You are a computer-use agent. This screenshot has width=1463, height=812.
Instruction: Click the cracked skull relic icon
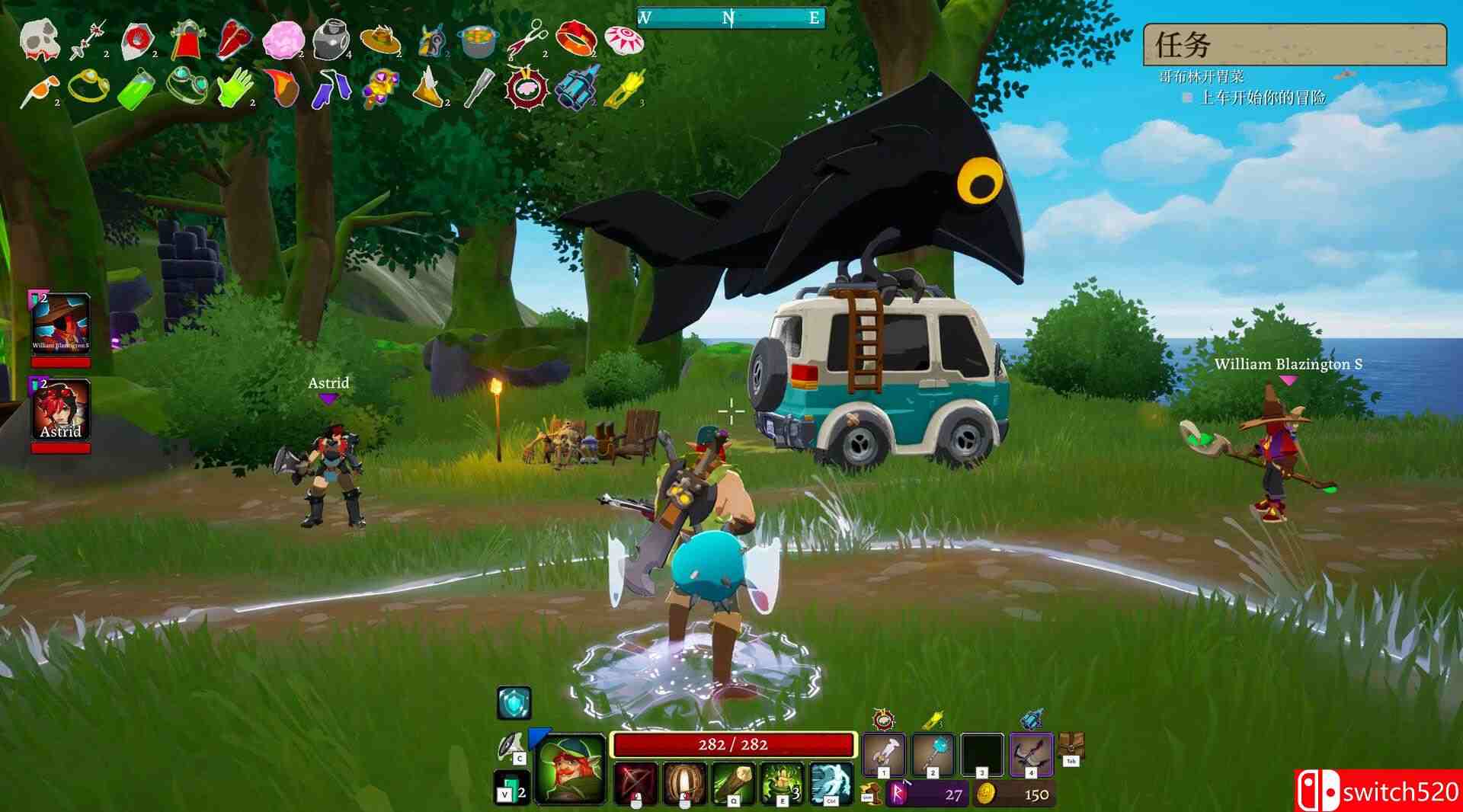click(38, 39)
